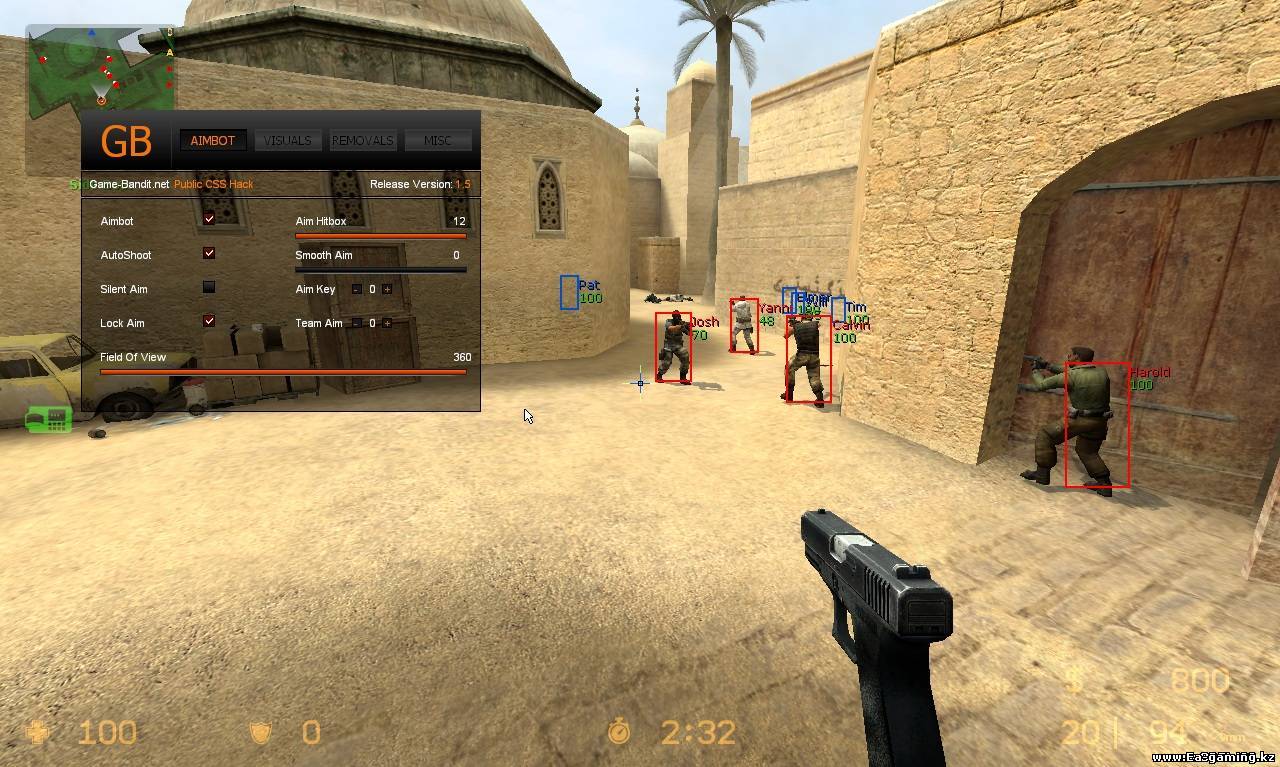Image resolution: width=1280 pixels, height=767 pixels.
Task: Click the orange GB logo
Action: (126, 142)
